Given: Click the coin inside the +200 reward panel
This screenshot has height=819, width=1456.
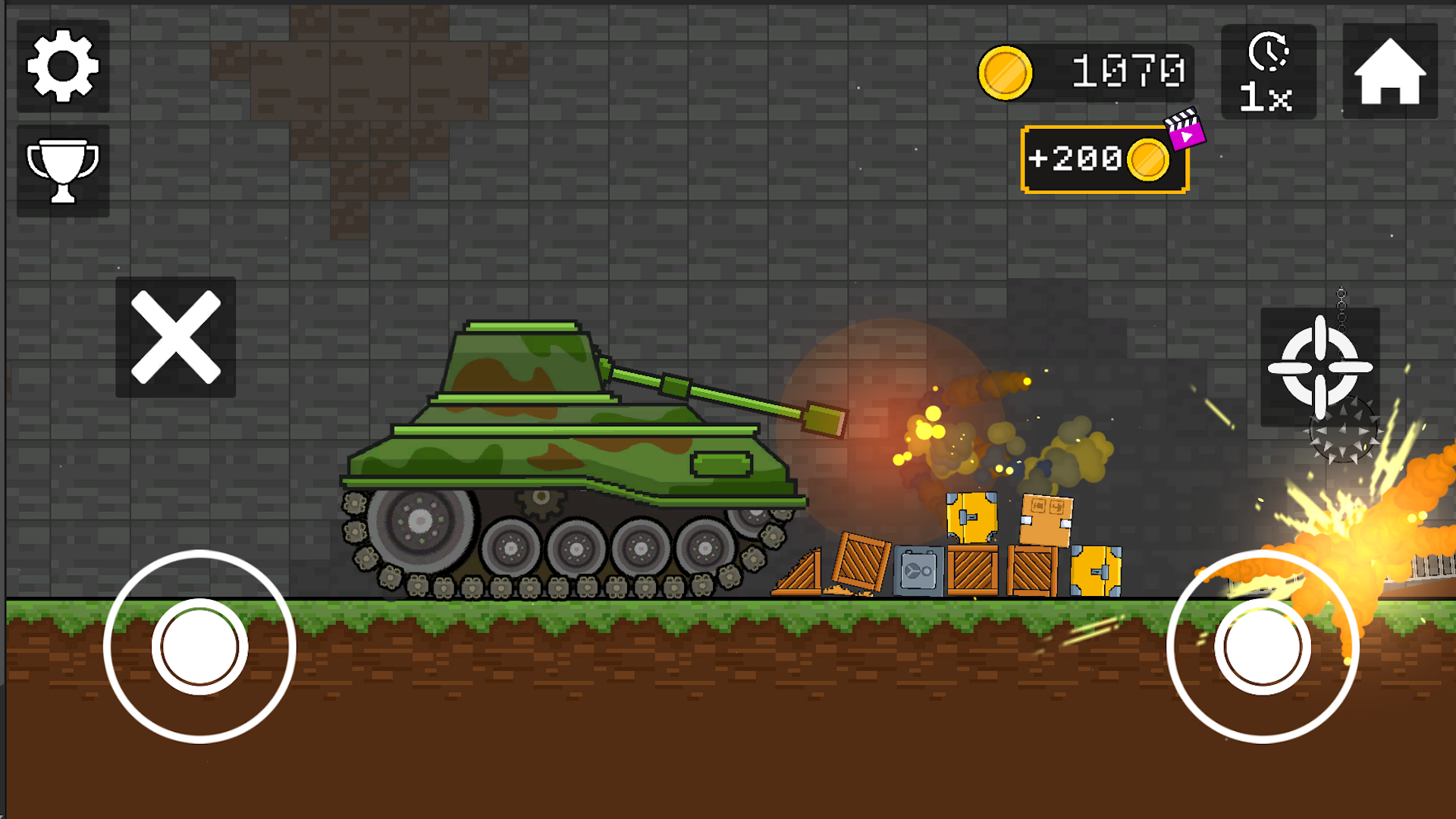Looking at the screenshot, I should (x=1148, y=159).
